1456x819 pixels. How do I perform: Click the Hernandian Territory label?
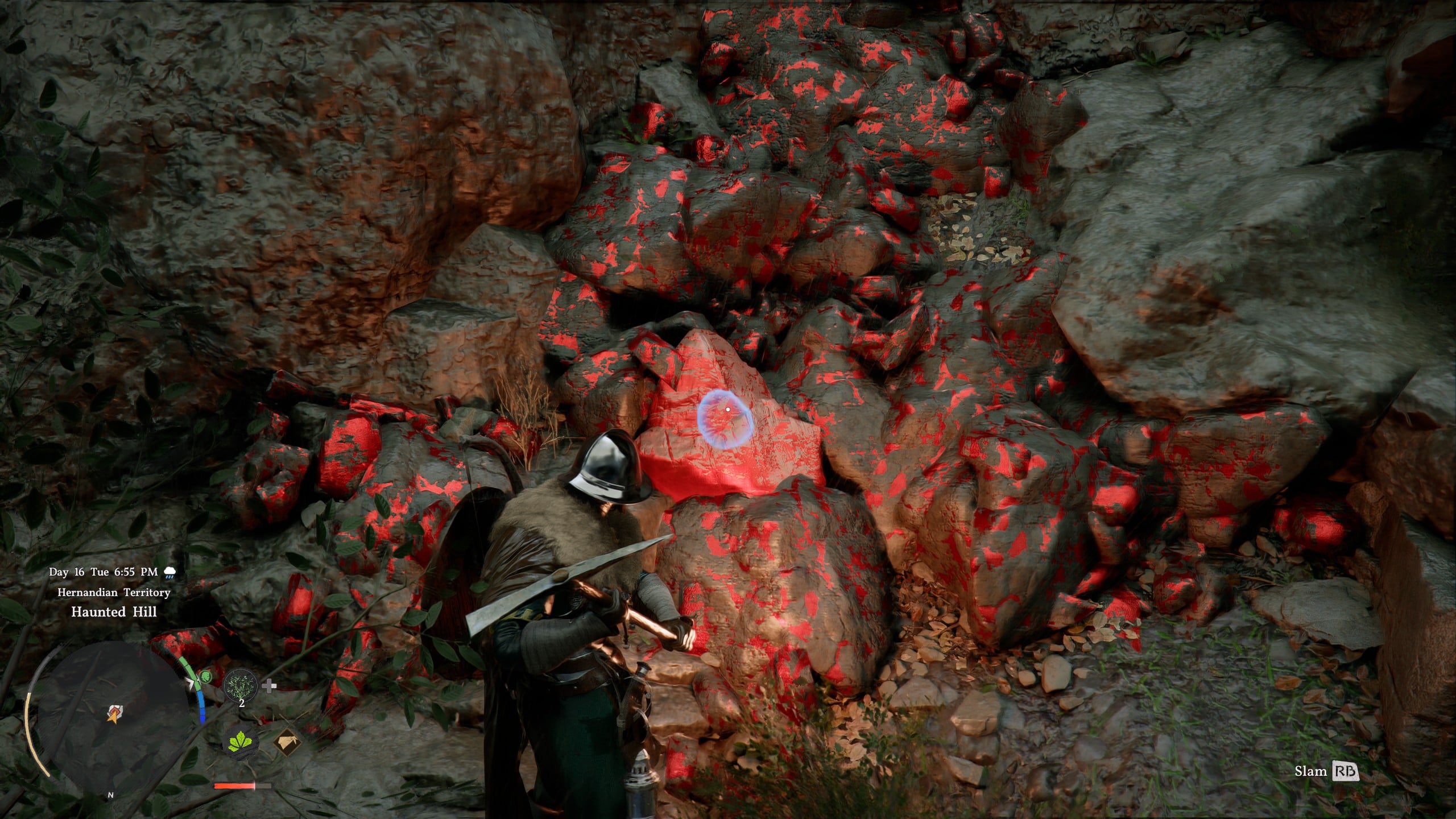click(x=113, y=593)
